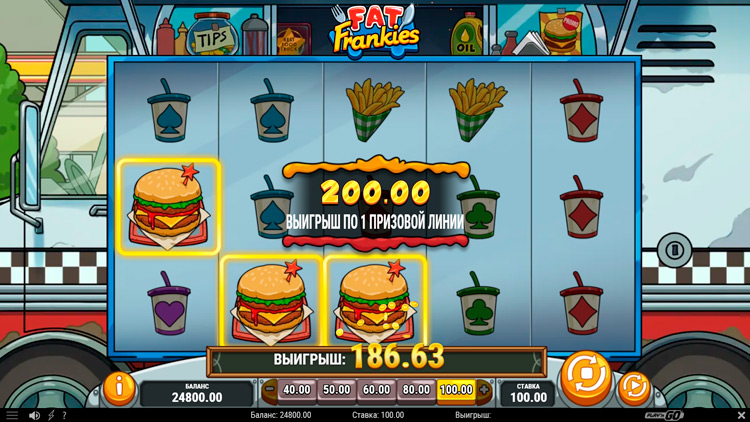Select the highlighted 100.00 bet
The image size is (750, 422).
[x=455, y=389]
